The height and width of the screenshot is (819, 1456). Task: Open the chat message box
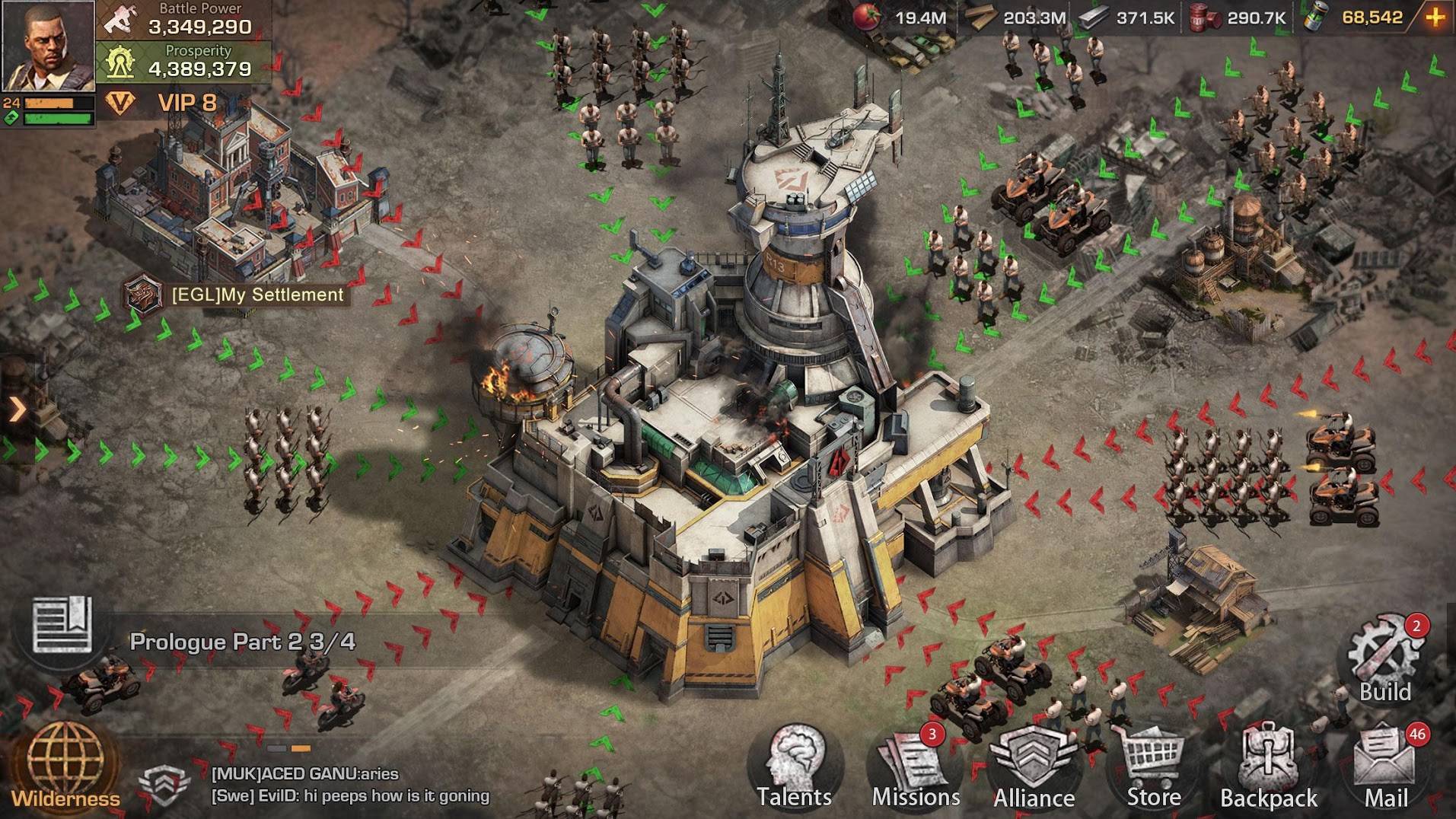350,785
